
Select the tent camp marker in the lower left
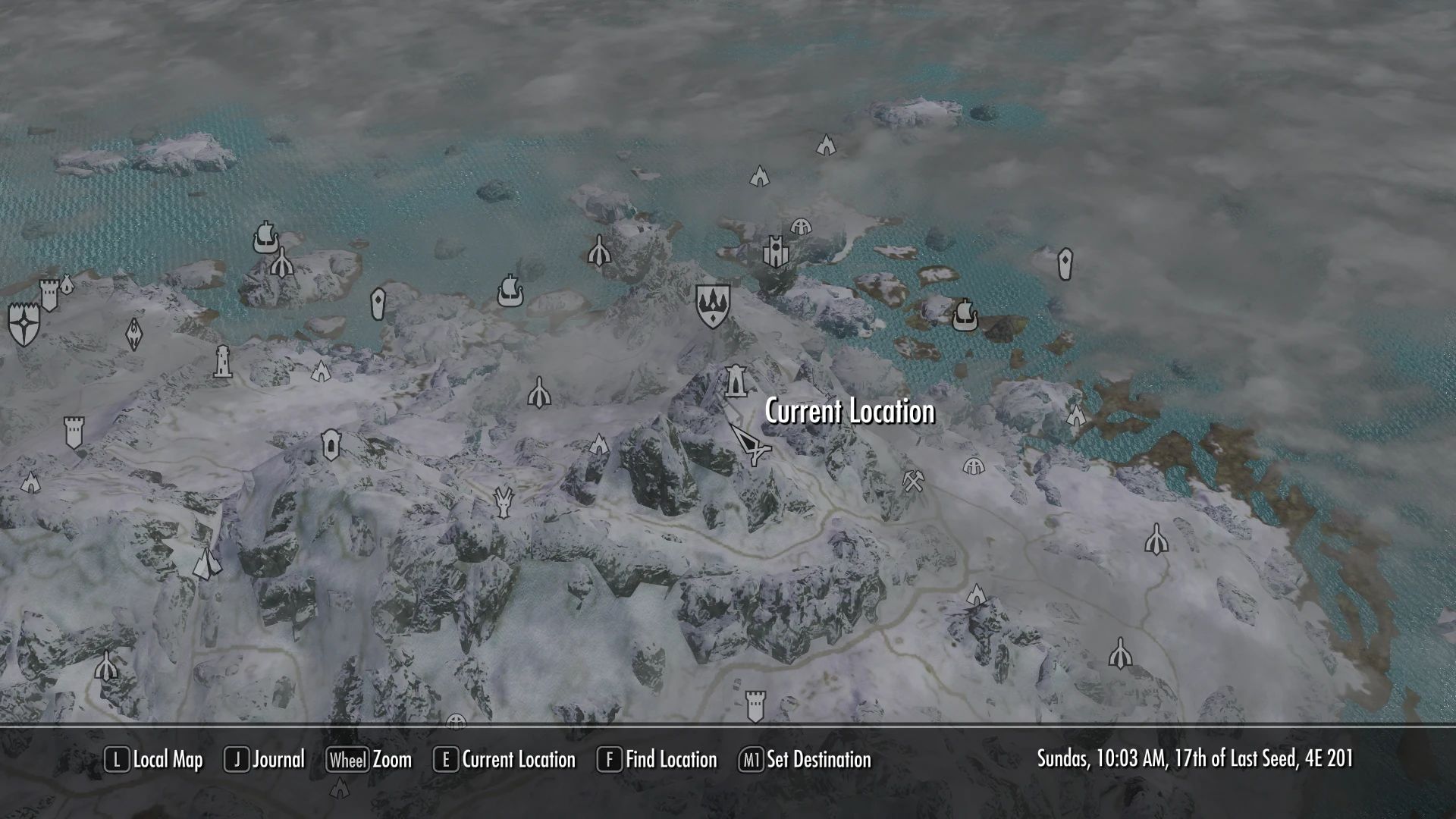(x=206, y=565)
